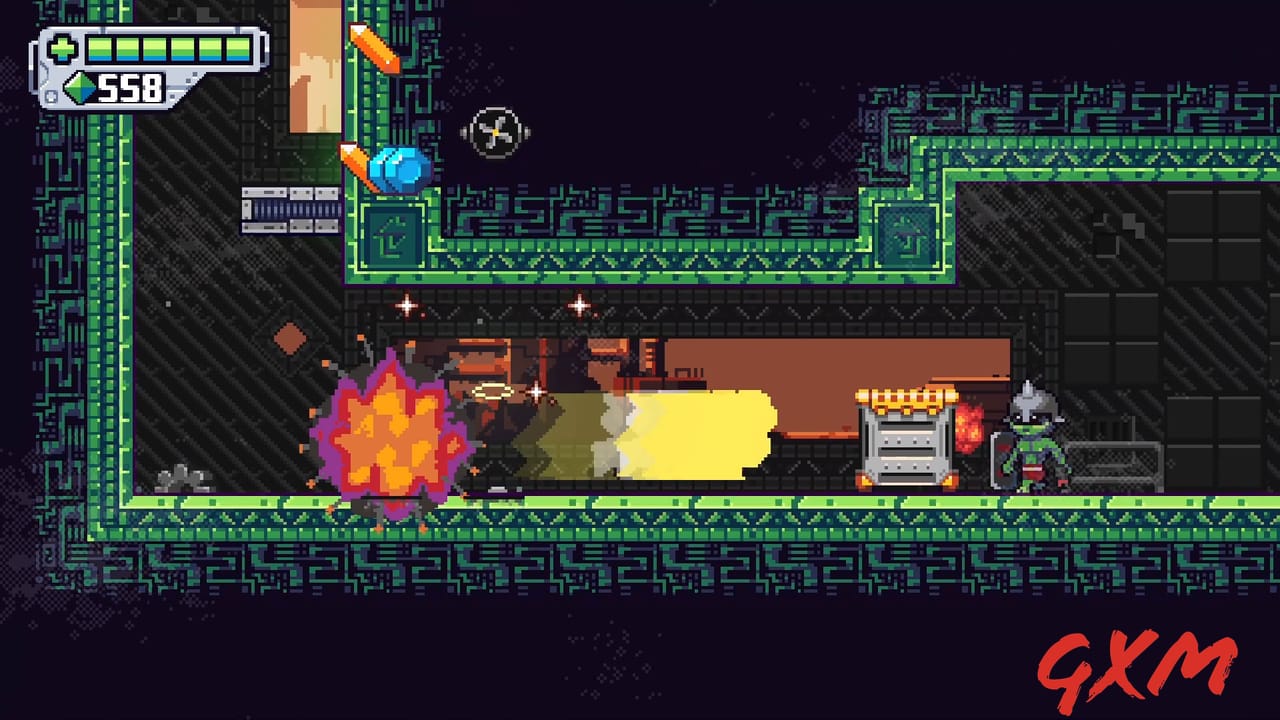Click the orange pencil projectile near the top
Screen dimensions: 1280x720
click(375, 50)
